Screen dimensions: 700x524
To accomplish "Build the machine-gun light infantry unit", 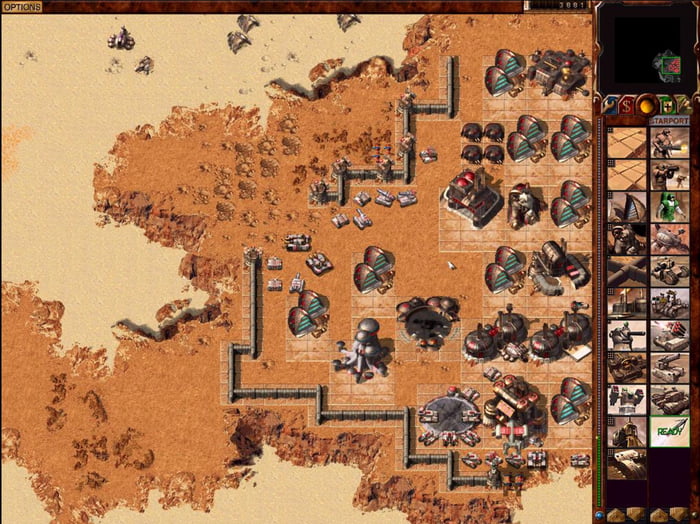I will pos(669,143).
